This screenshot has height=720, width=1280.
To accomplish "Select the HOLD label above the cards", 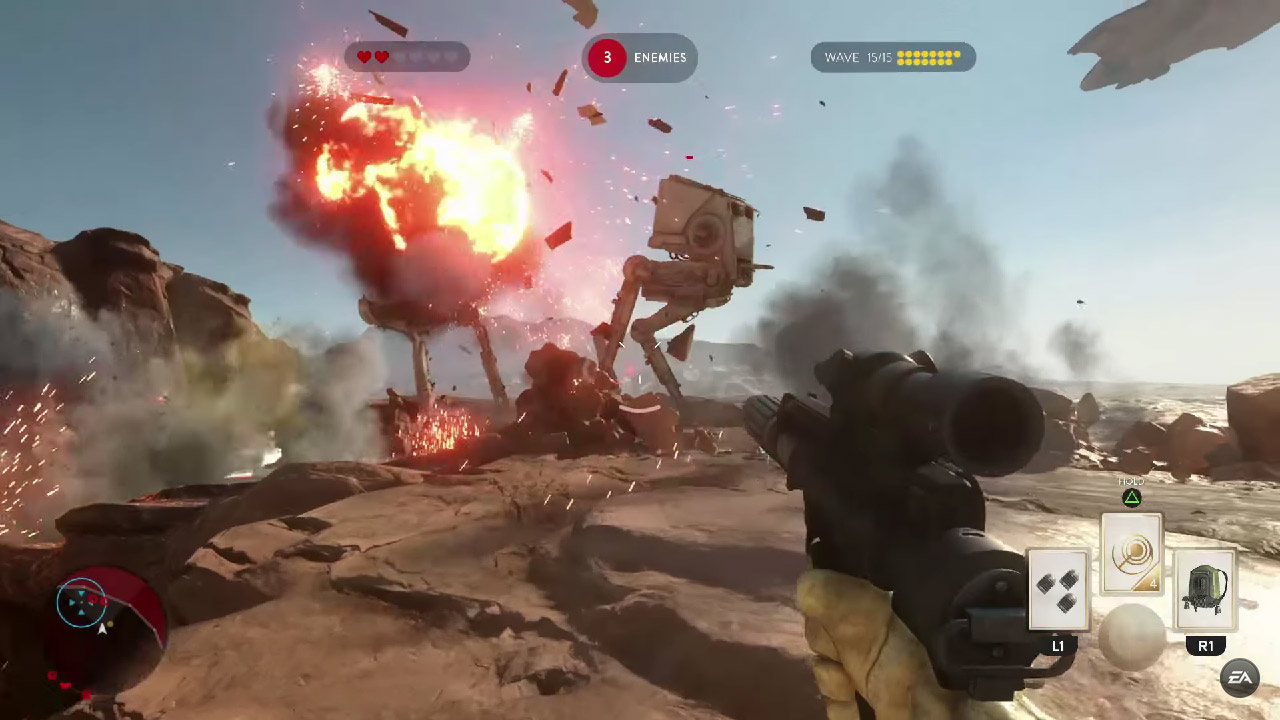I will click(1131, 481).
